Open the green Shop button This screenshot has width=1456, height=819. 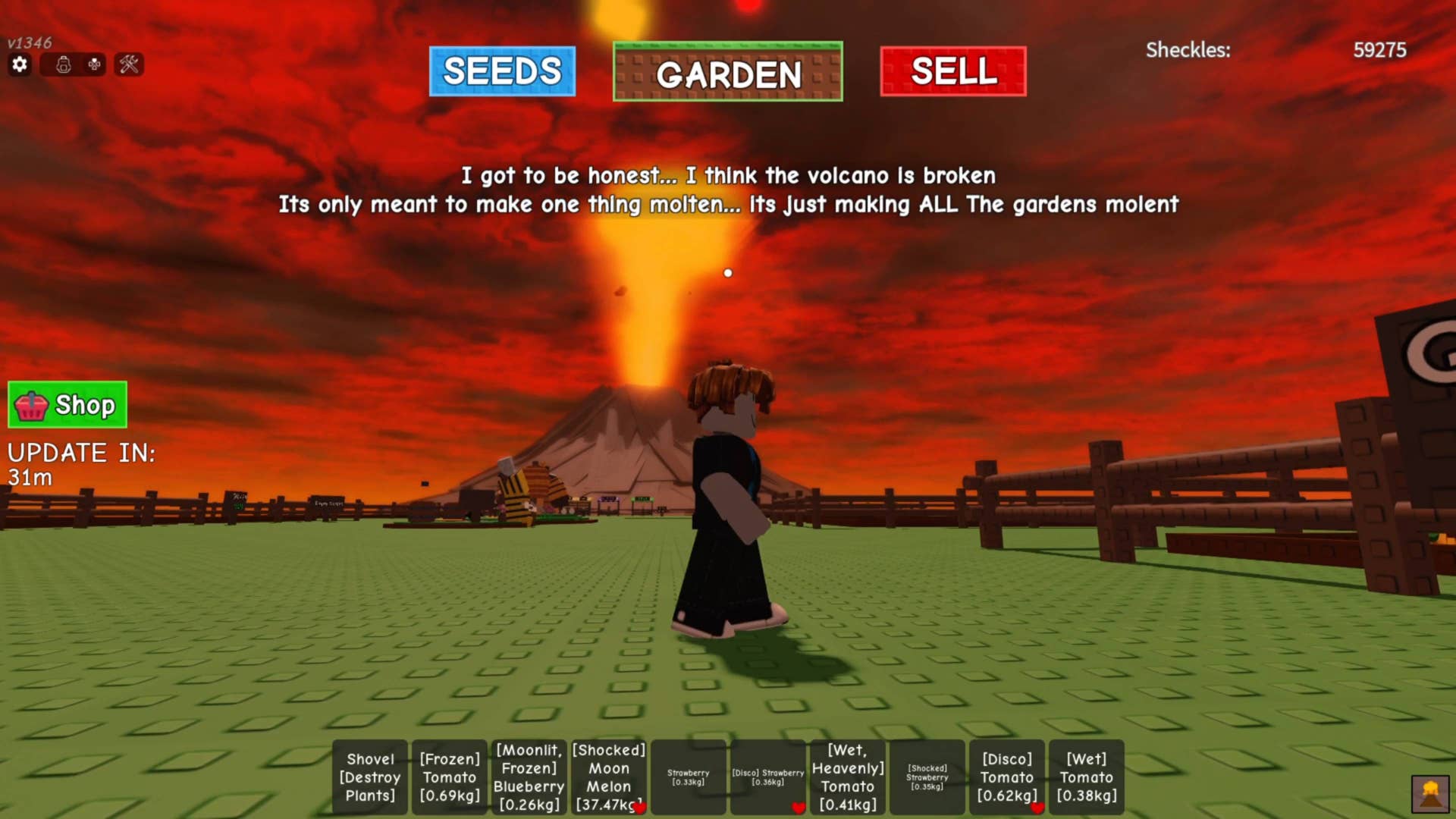click(67, 405)
